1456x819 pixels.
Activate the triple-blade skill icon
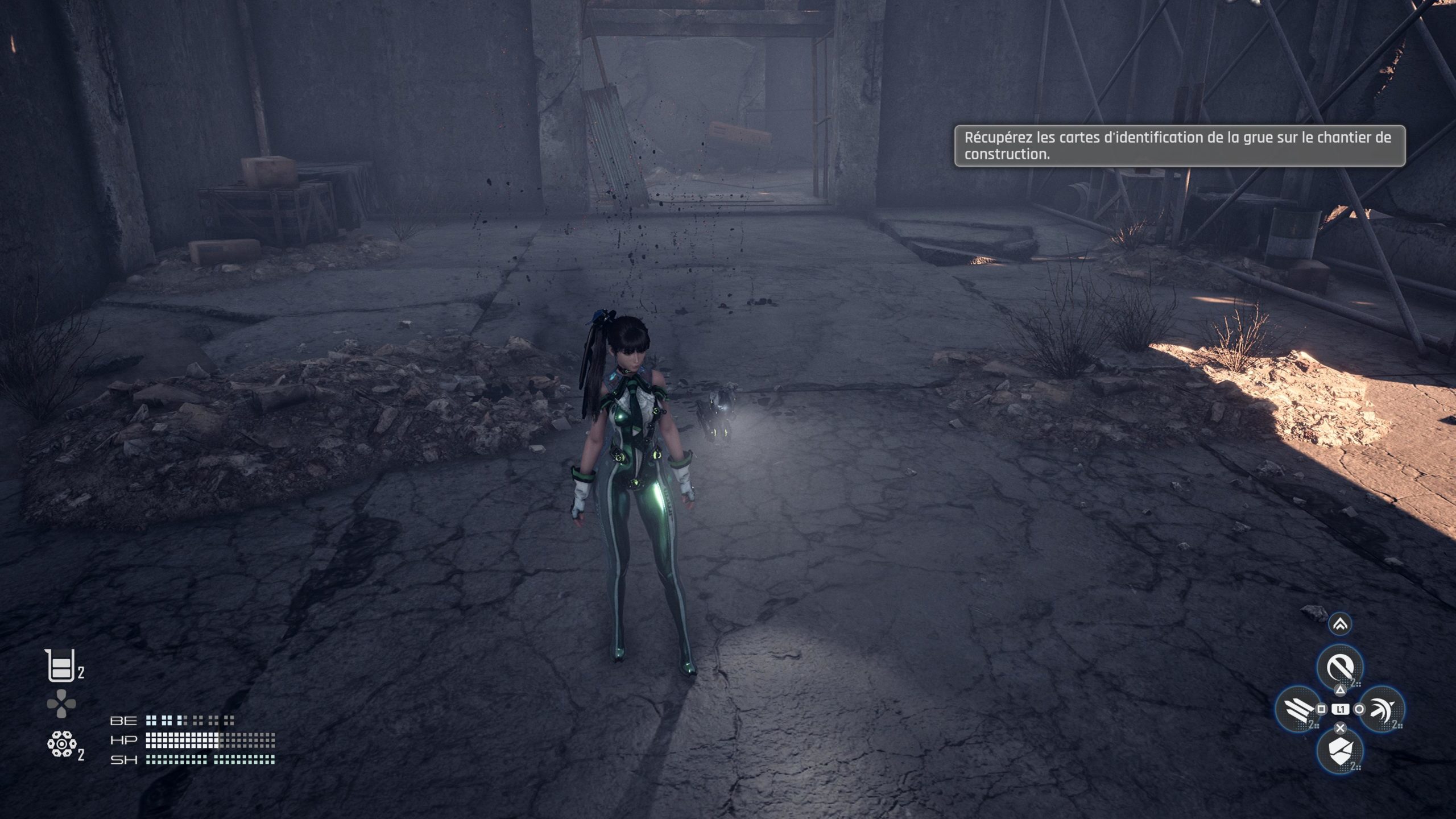tap(1299, 709)
